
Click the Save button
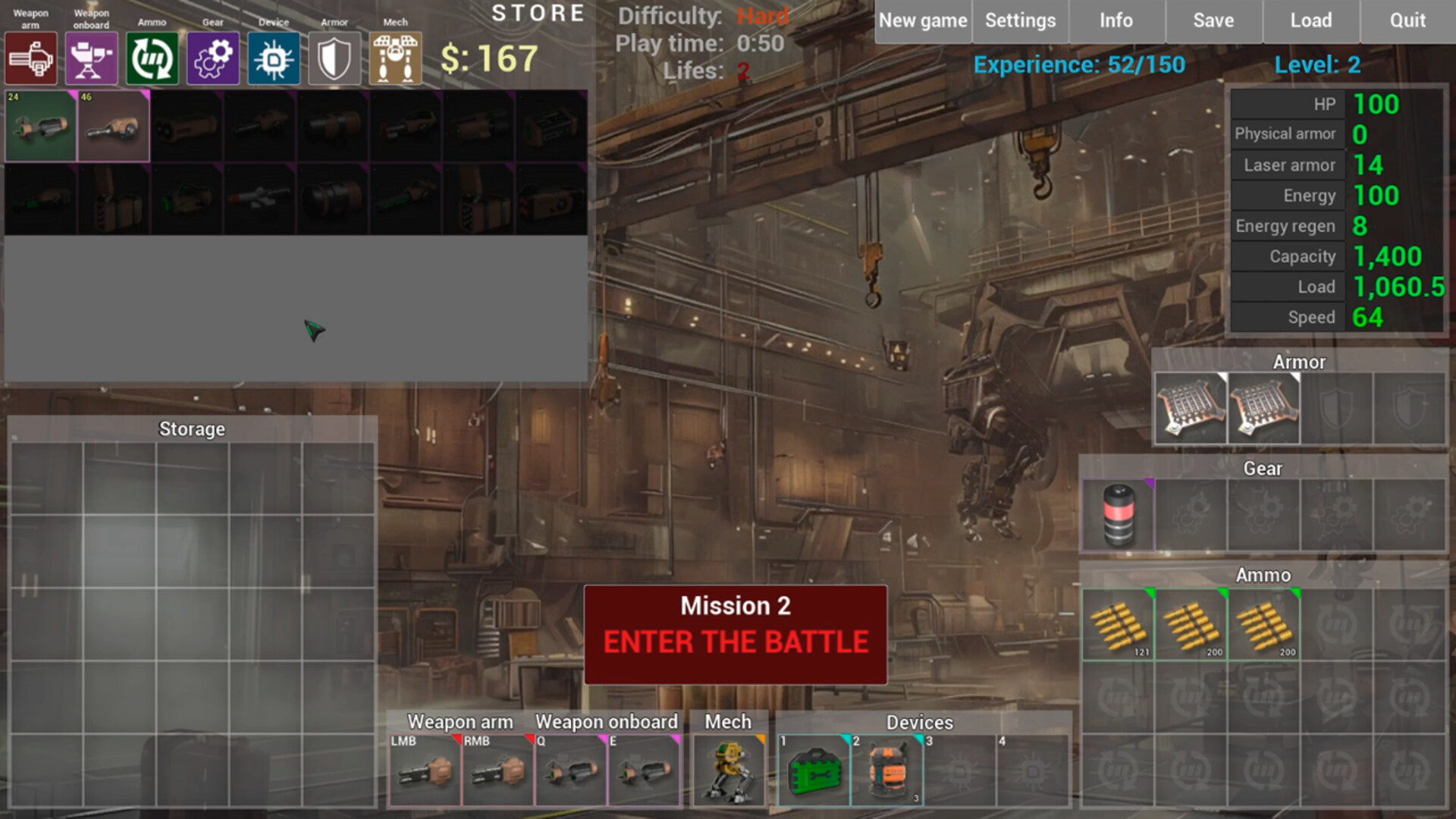(1213, 20)
